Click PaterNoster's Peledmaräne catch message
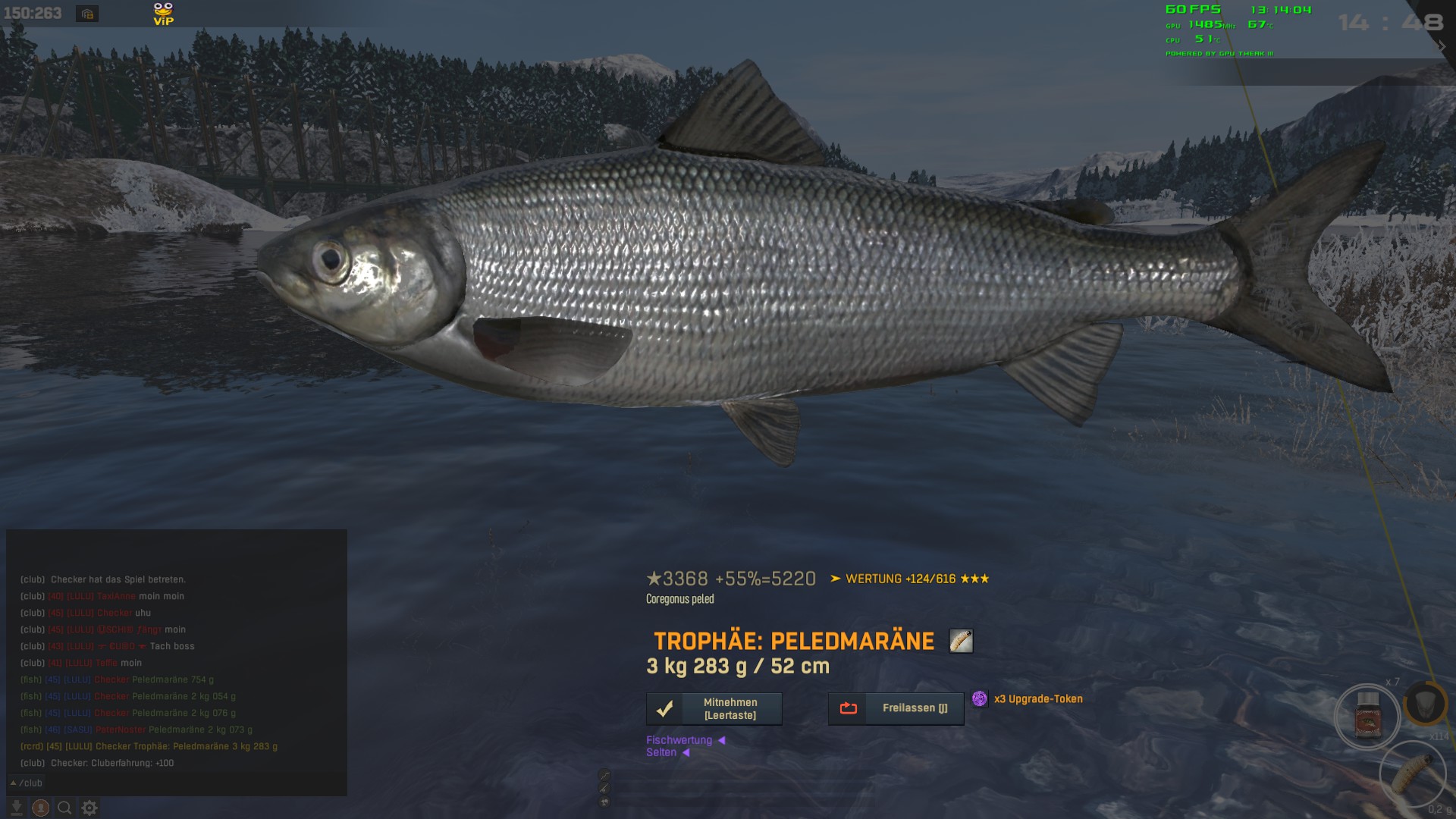The image size is (1456, 819). [x=136, y=730]
